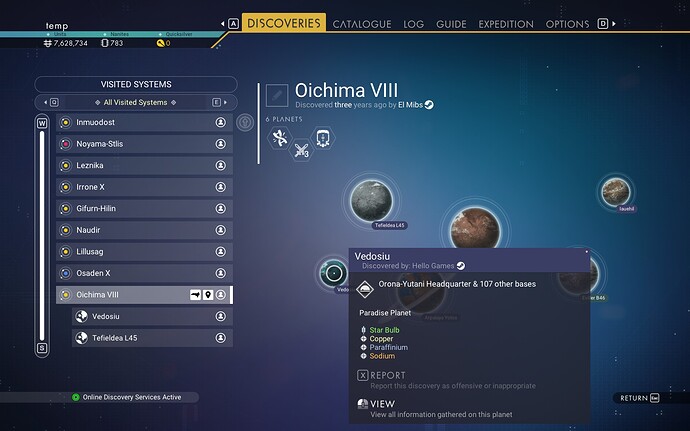Switch to the Catalogue tab
690x431 pixels.
pos(362,24)
